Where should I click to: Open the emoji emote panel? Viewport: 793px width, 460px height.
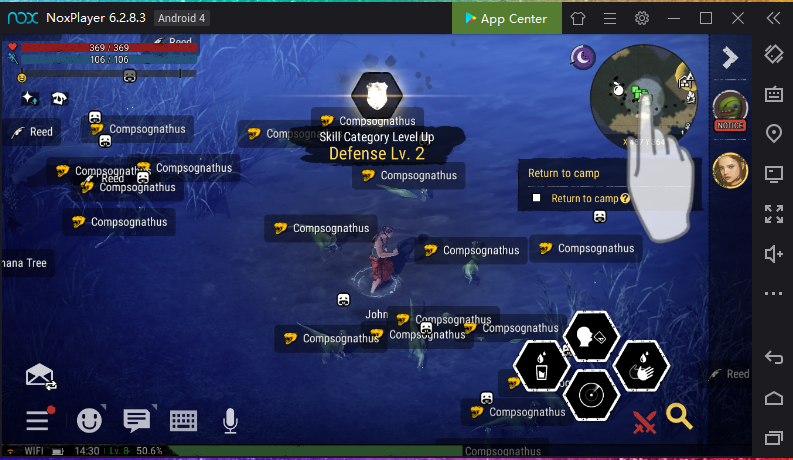click(x=91, y=421)
